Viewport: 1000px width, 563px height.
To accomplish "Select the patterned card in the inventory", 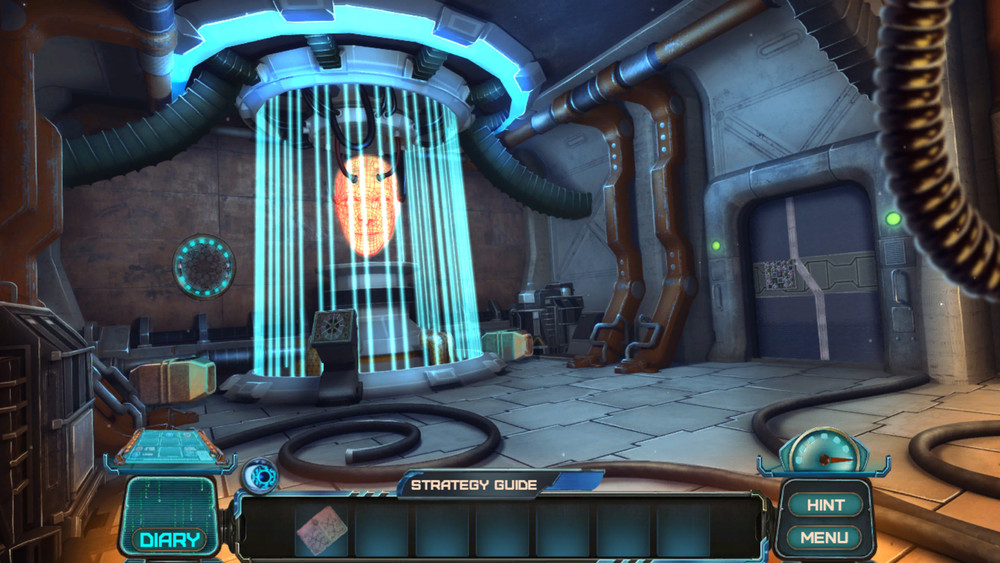I will pyautogui.click(x=322, y=529).
